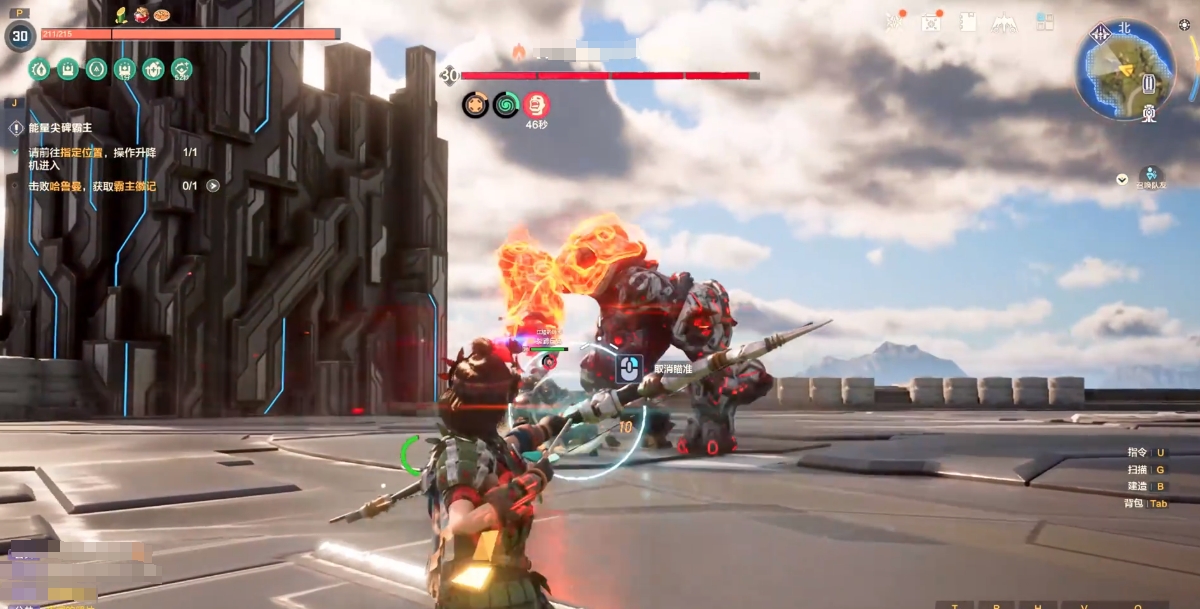
Task: Open the minimap
Action: pos(1124,70)
